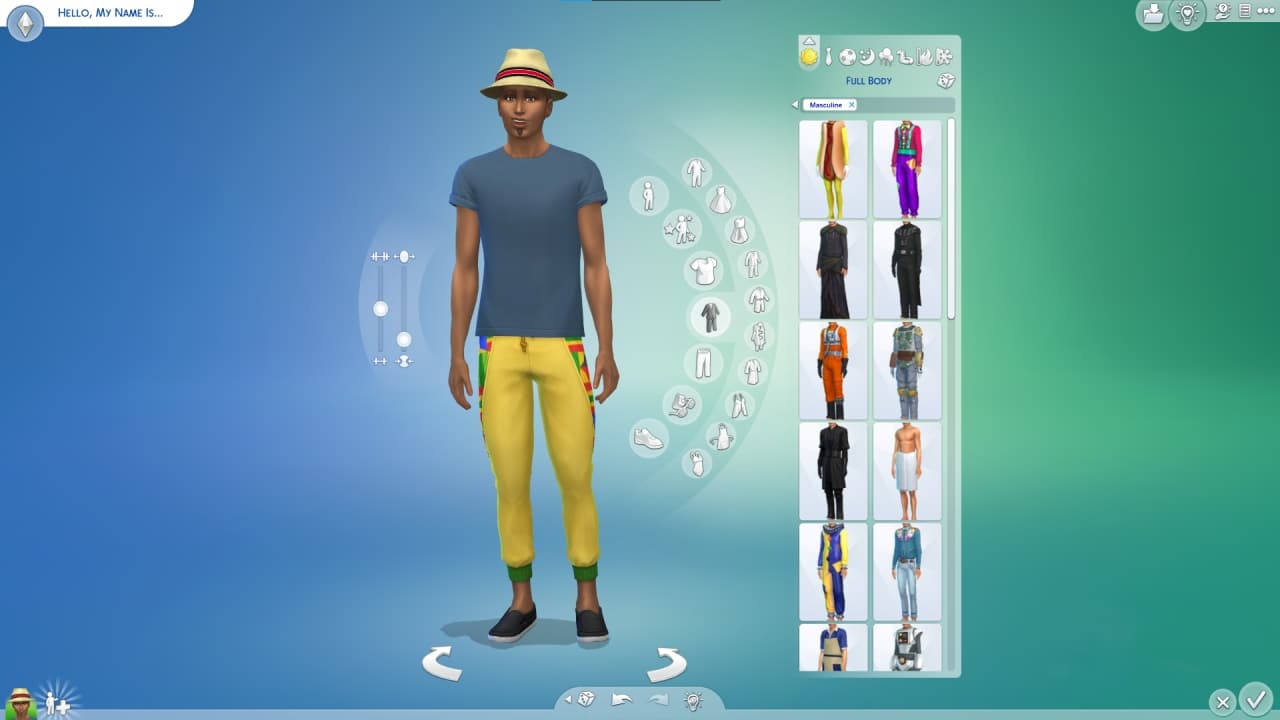The height and width of the screenshot is (720, 1280).
Task: Collapse the outfit panel with the top chevron
Action: pos(808,41)
